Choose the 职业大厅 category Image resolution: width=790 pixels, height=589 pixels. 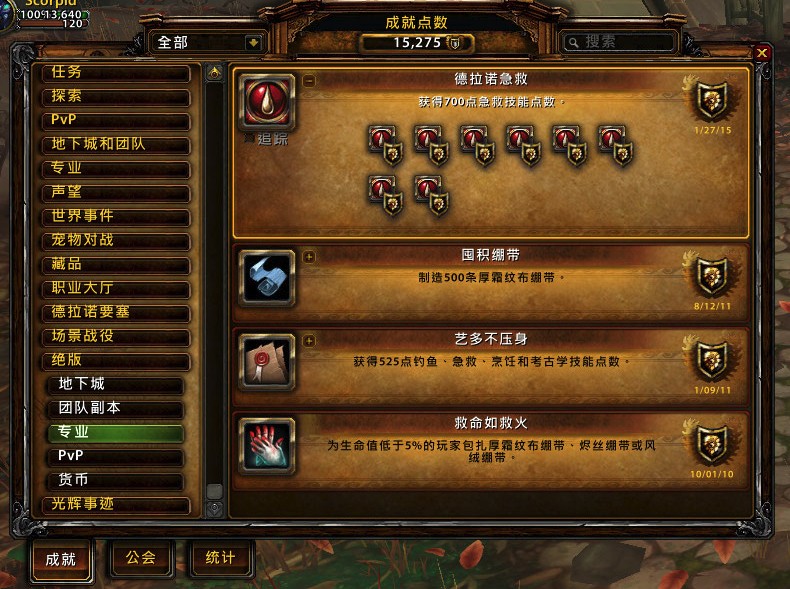coord(115,288)
